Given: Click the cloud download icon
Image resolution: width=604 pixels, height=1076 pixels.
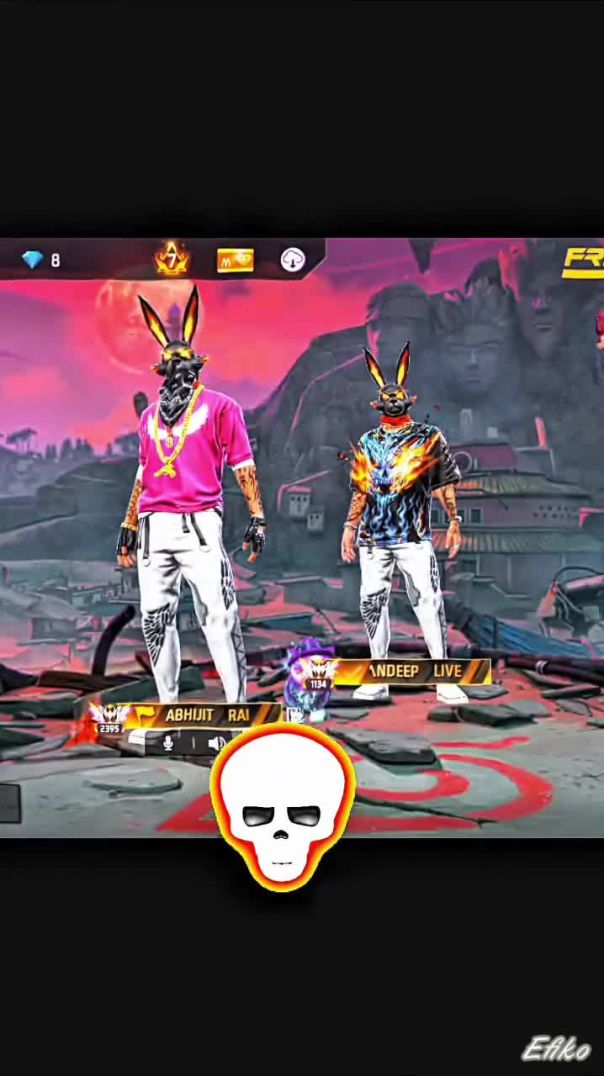Looking at the screenshot, I should [x=292, y=260].
